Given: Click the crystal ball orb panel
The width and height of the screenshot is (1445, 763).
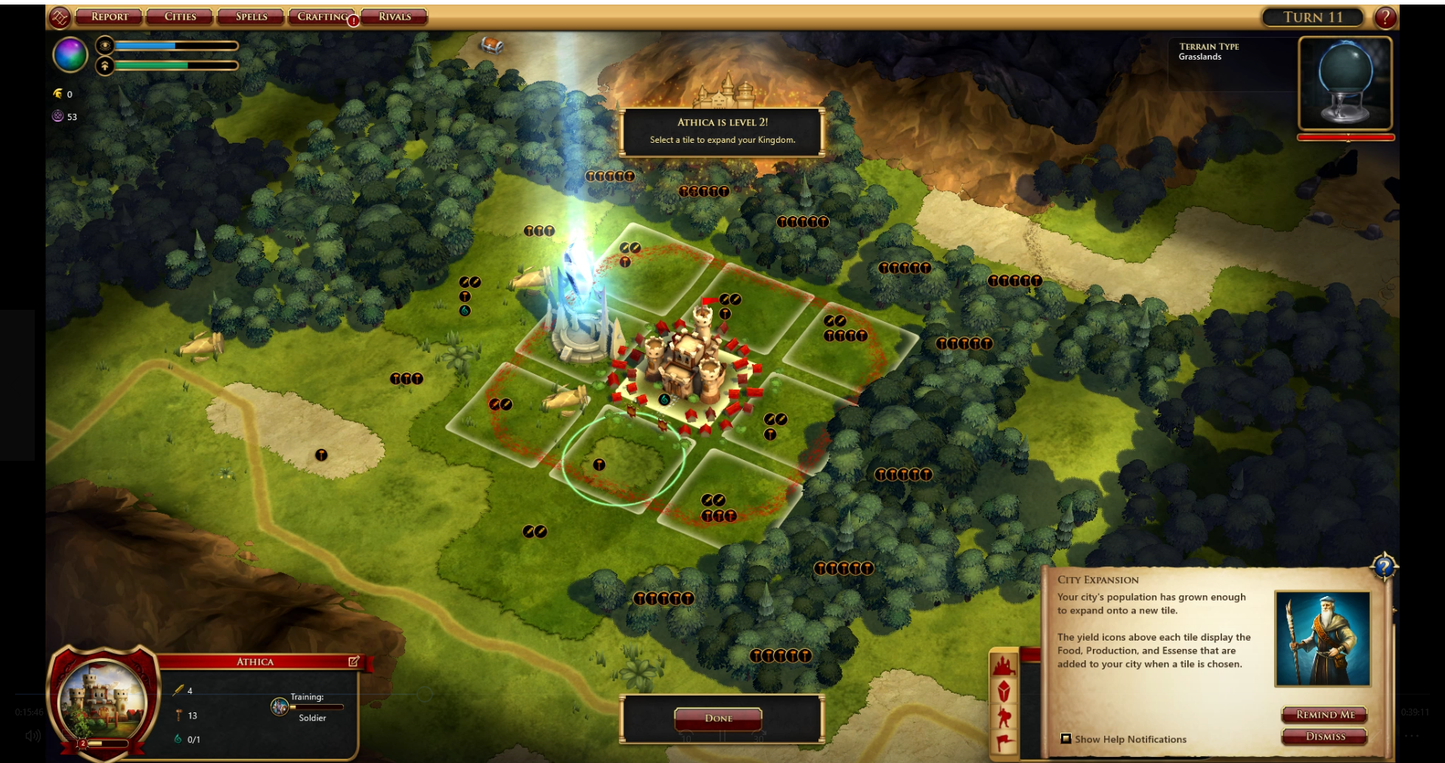Looking at the screenshot, I should pos(1345,83).
